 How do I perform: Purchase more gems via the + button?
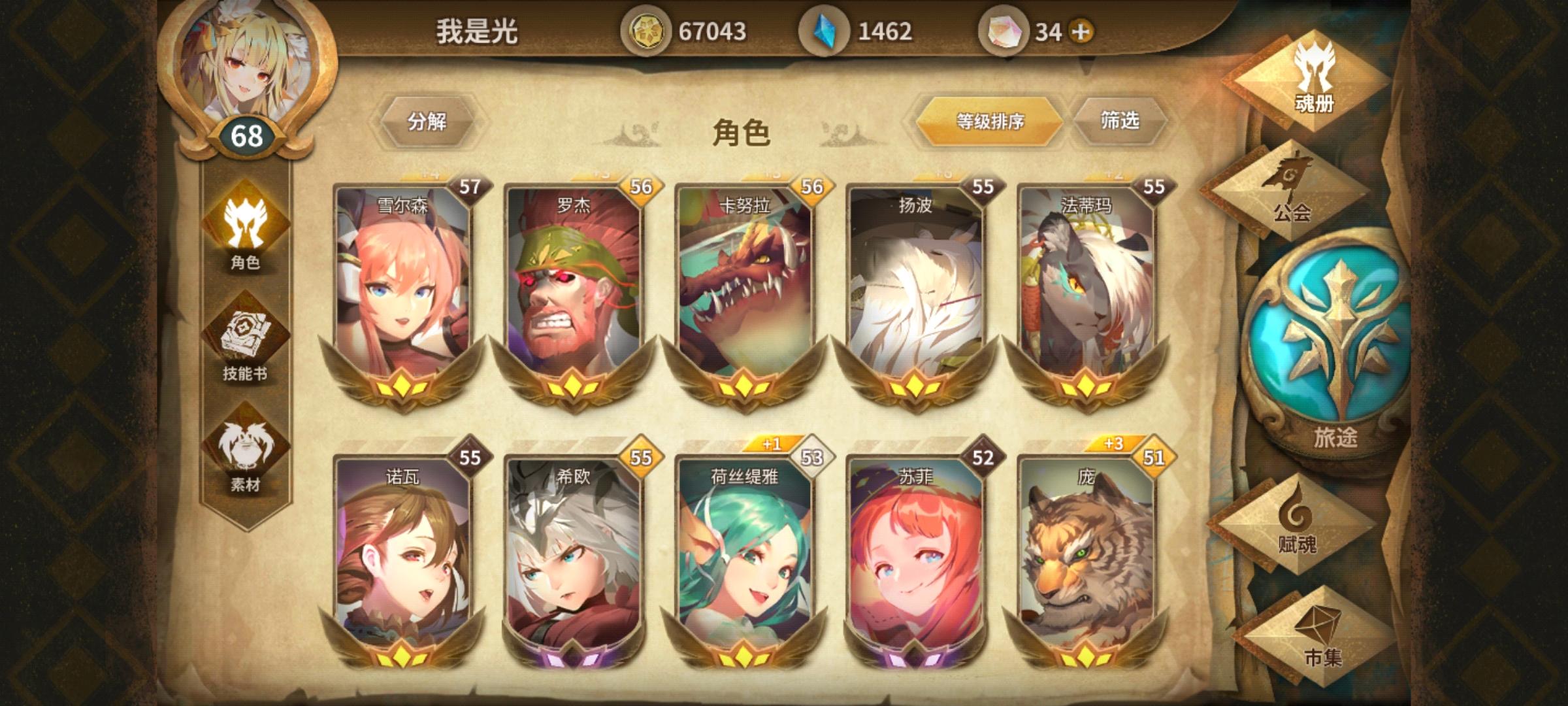click(1077, 29)
